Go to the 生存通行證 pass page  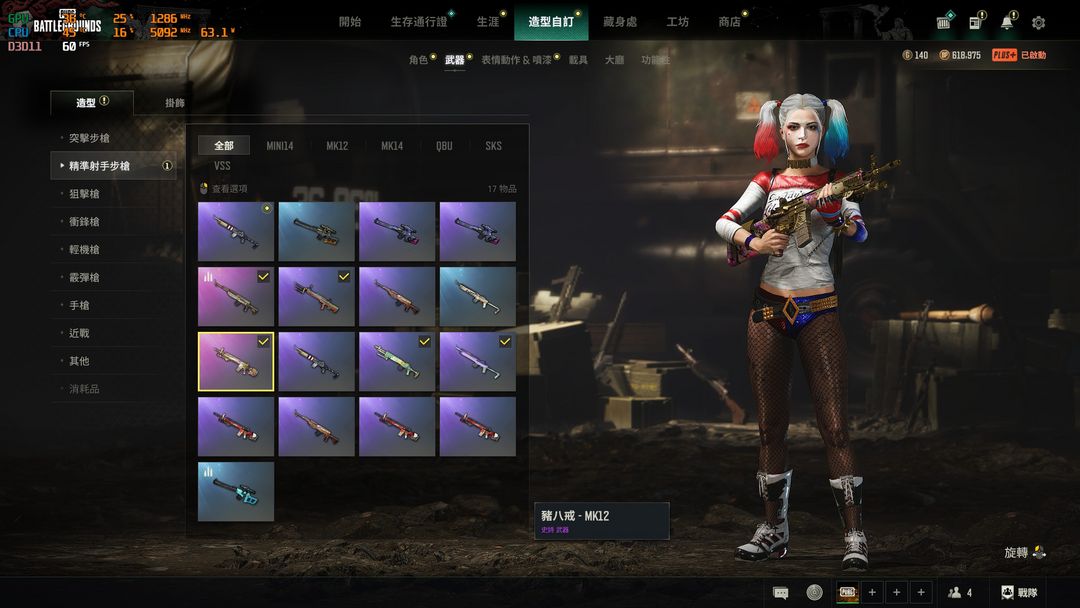[419, 21]
